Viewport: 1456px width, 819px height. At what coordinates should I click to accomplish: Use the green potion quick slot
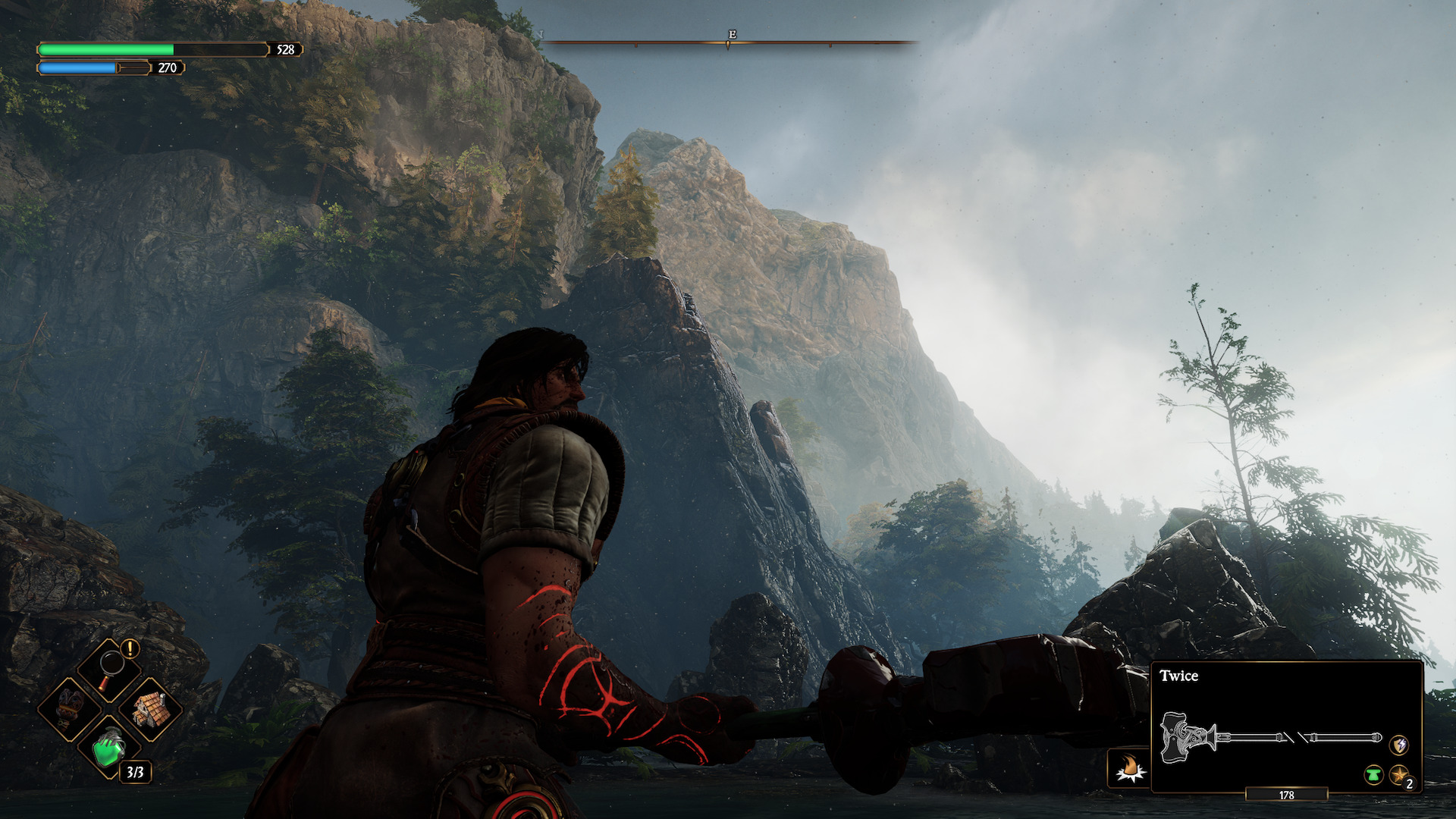[110, 748]
